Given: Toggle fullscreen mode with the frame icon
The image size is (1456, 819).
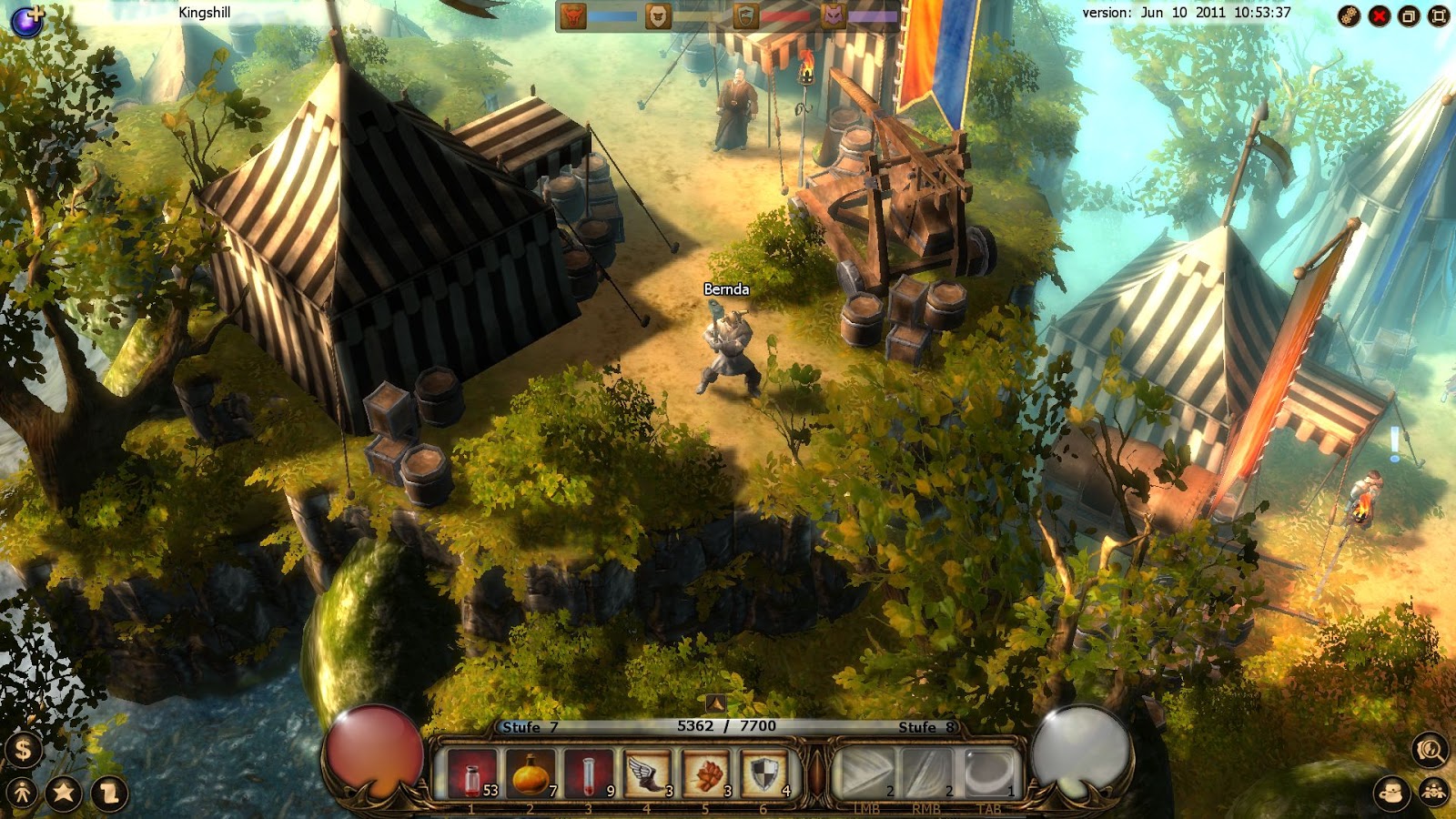Looking at the screenshot, I should (x=1438, y=15).
